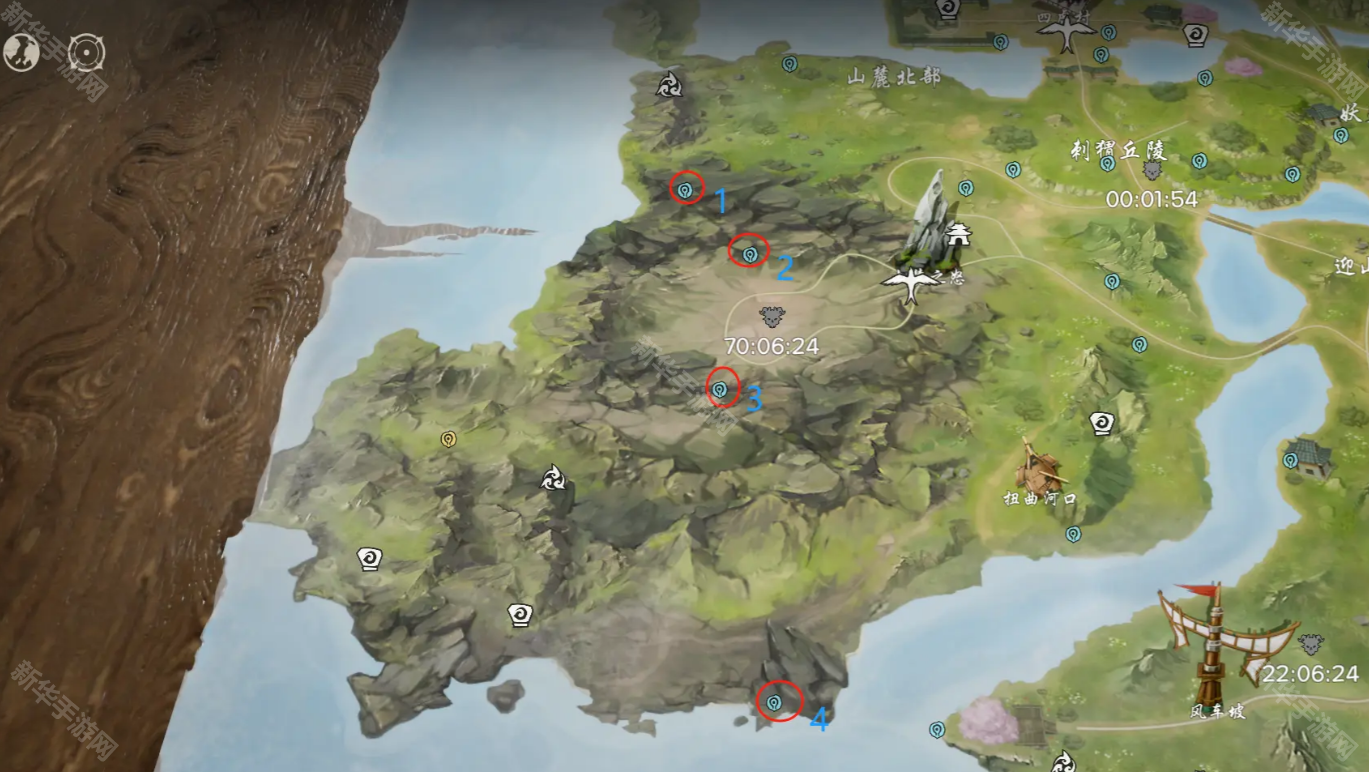Select the white bird marker below the stone spire

pyautogui.click(x=912, y=287)
